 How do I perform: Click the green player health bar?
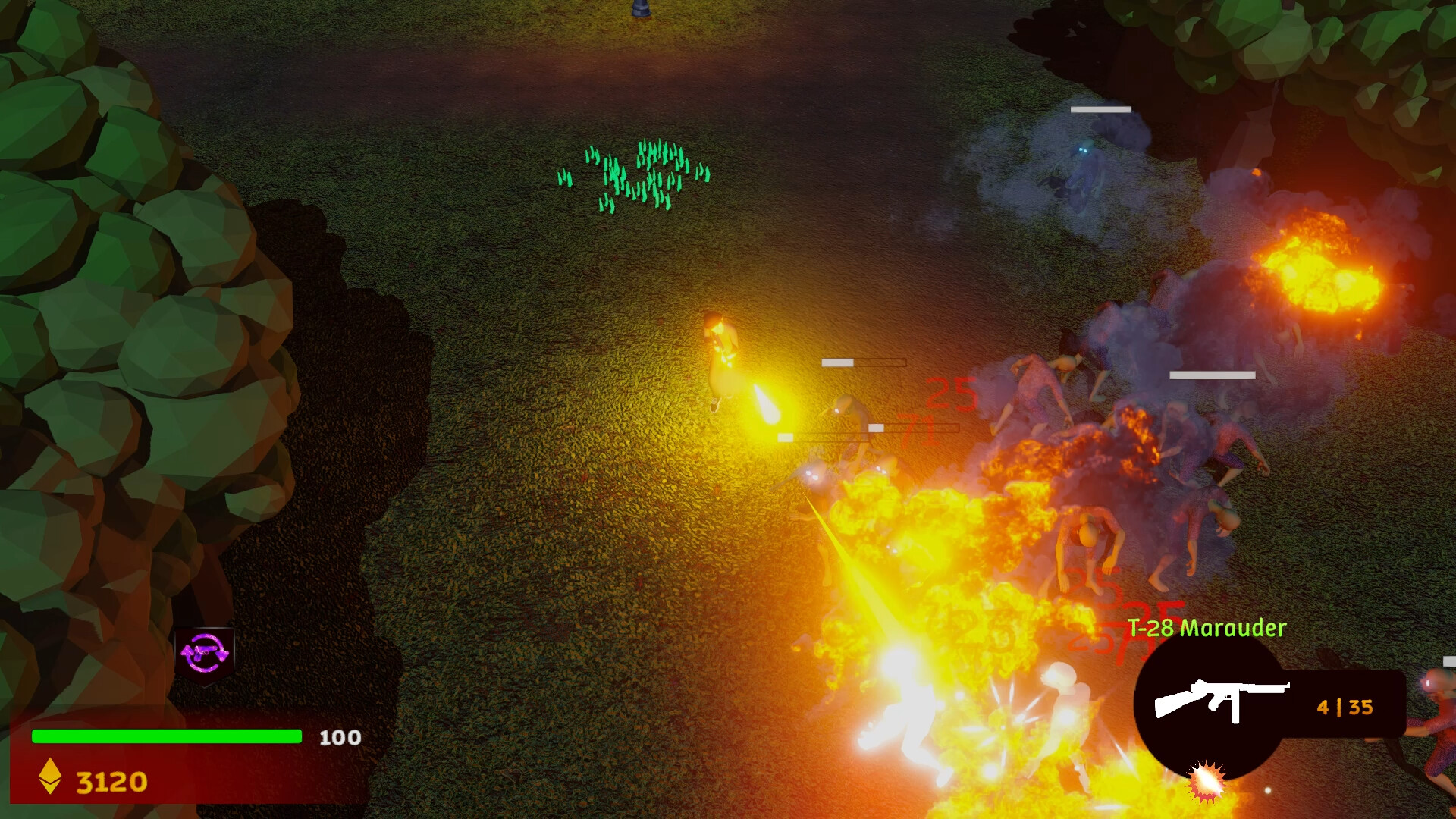pyautogui.click(x=167, y=736)
